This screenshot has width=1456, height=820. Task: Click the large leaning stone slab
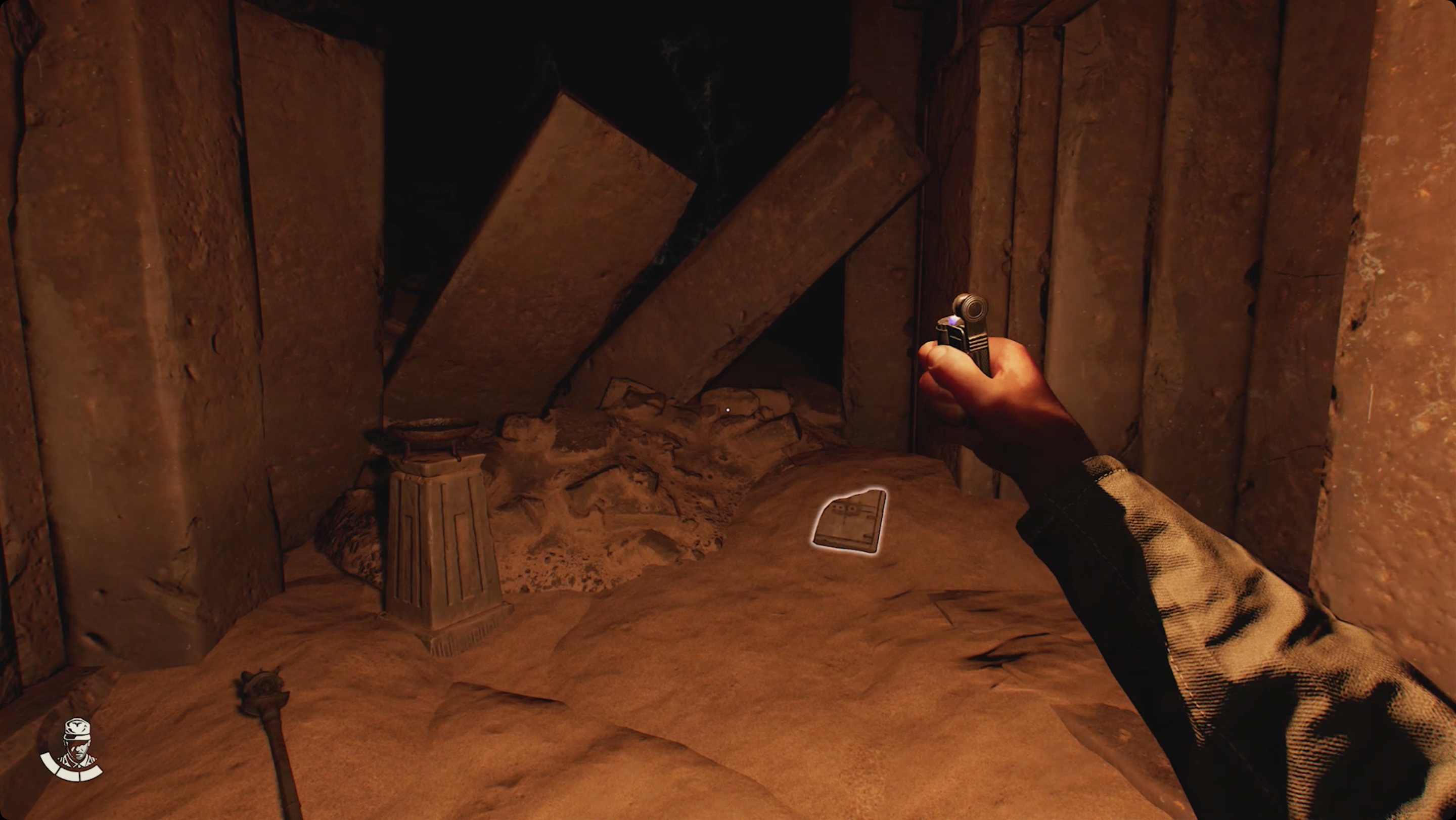(565, 226)
